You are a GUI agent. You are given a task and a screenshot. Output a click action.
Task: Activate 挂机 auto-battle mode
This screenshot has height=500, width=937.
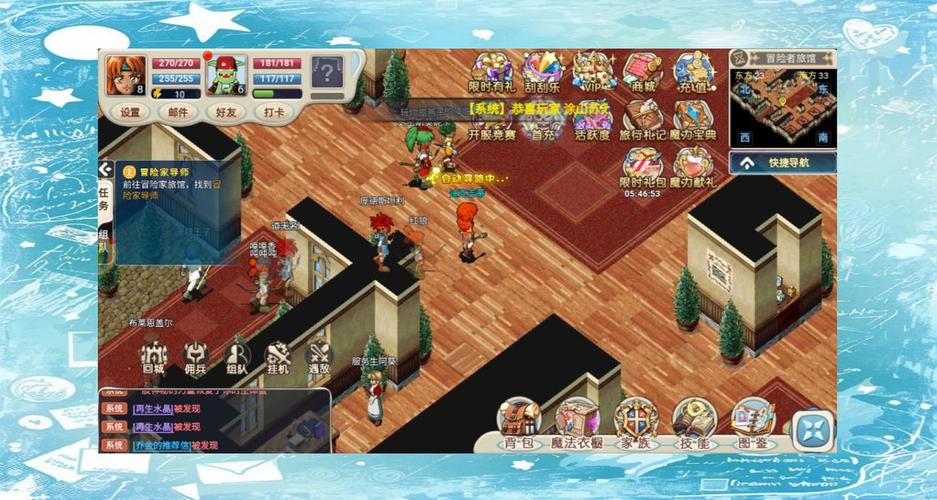coord(277,358)
